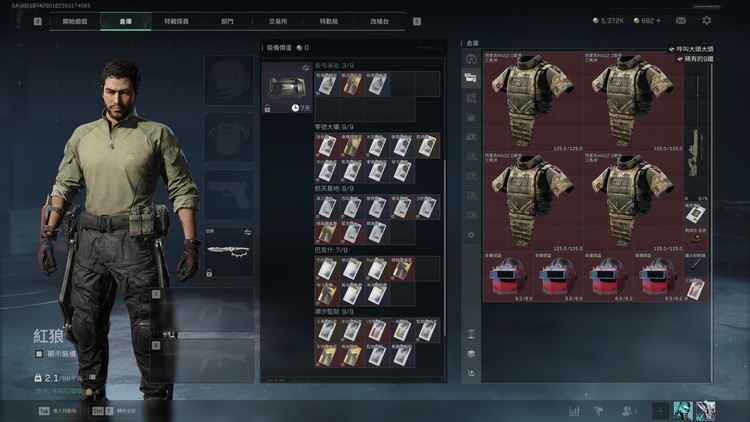Switch to the 開始遊戲 tab
This screenshot has width=750, height=422.
pos(74,20)
